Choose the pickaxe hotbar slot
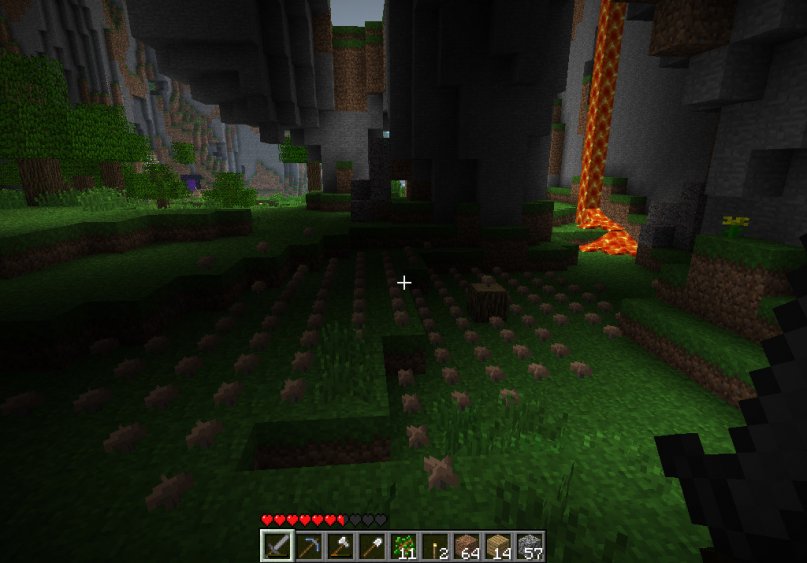This screenshot has height=563, width=807. [309, 547]
